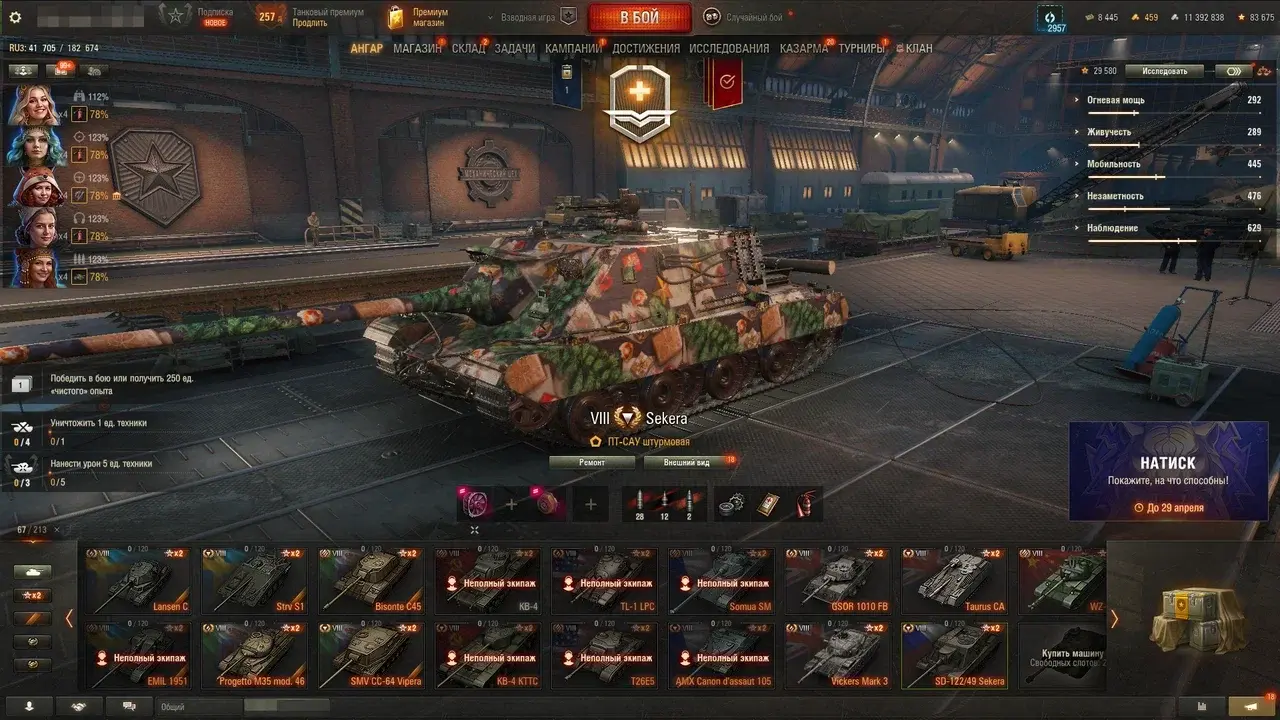Open the settings gear menu
This screenshot has height=720, width=1280.
pos(15,17)
